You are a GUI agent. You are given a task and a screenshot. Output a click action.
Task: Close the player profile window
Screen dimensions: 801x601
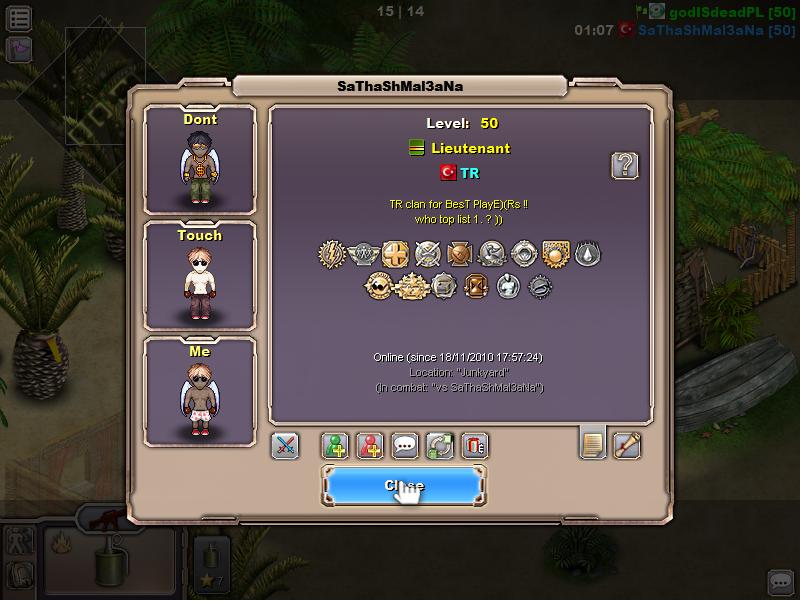pos(403,486)
